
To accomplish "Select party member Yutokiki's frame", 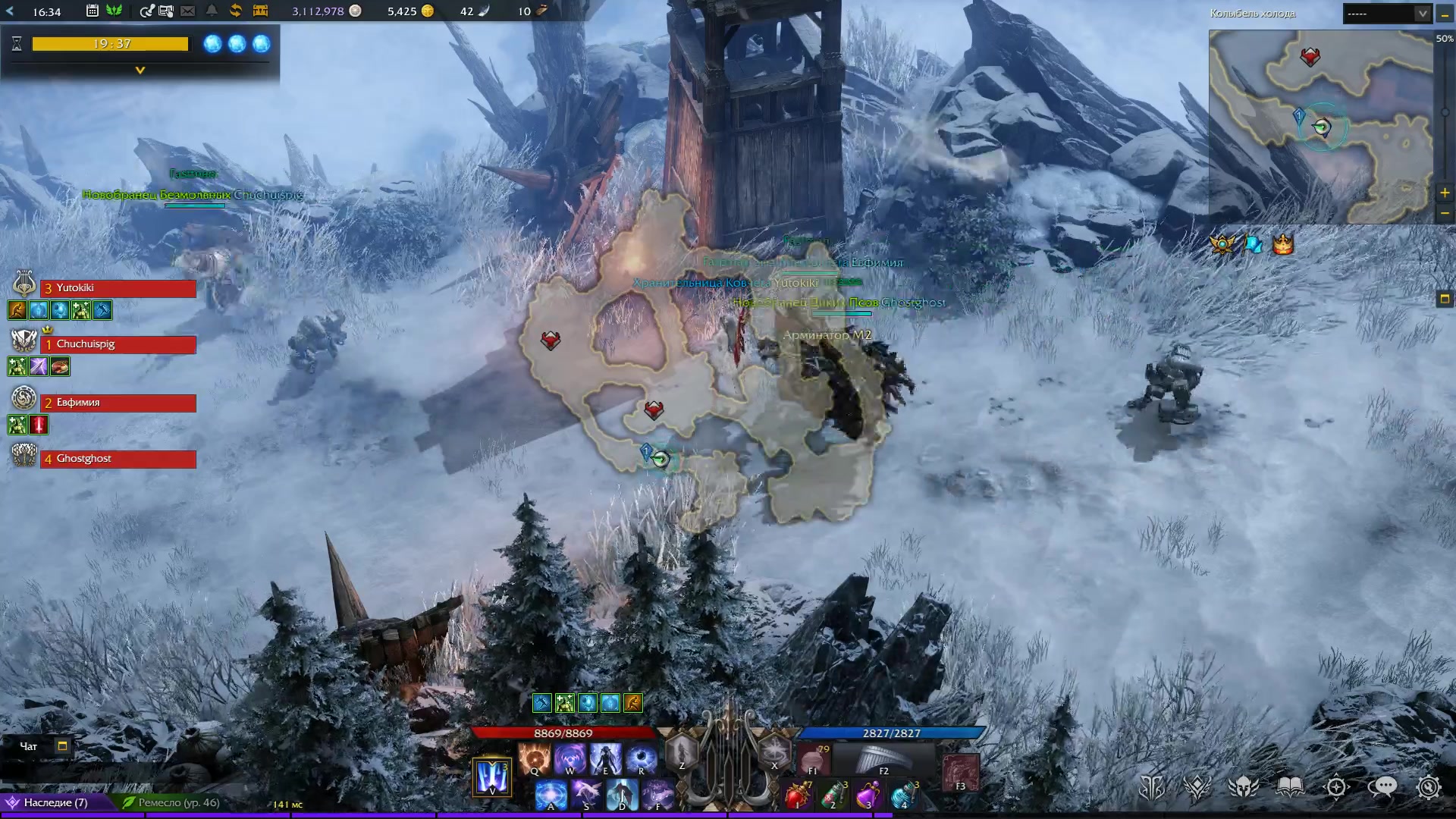I will pyautogui.click(x=118, y=288).
